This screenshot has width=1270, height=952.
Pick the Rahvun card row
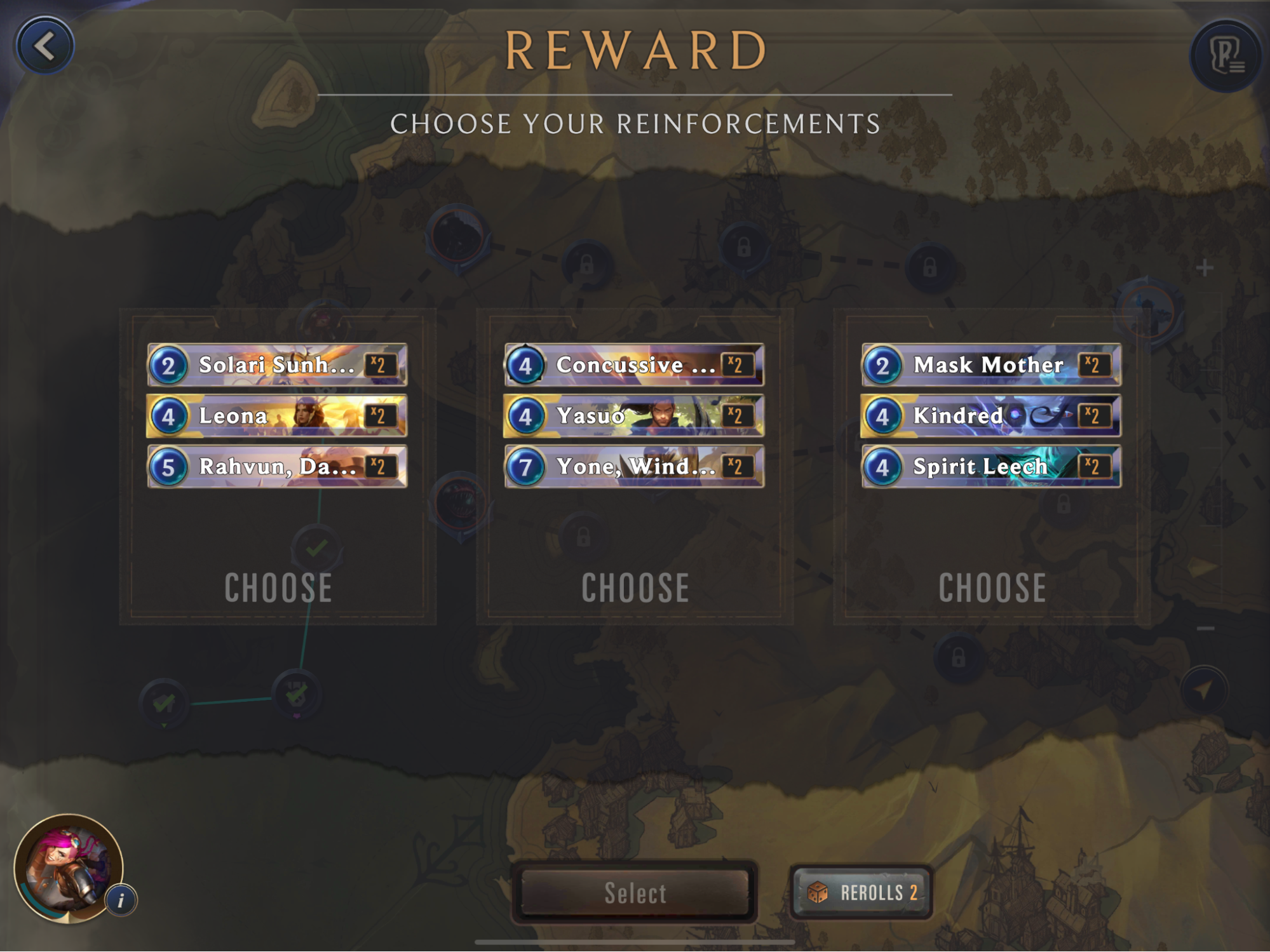(277, 467)
